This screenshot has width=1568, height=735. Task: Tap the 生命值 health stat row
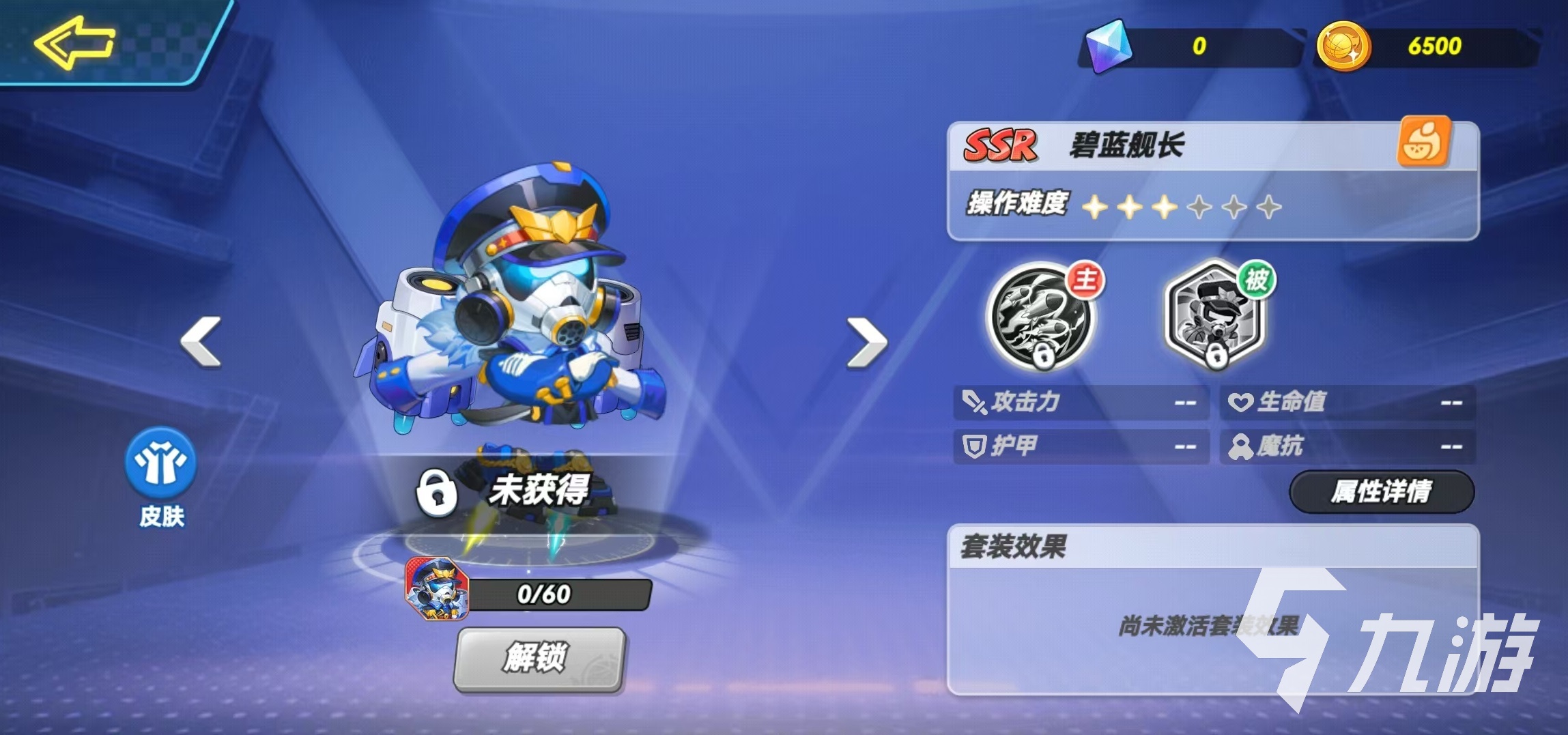pos(1345,403)
